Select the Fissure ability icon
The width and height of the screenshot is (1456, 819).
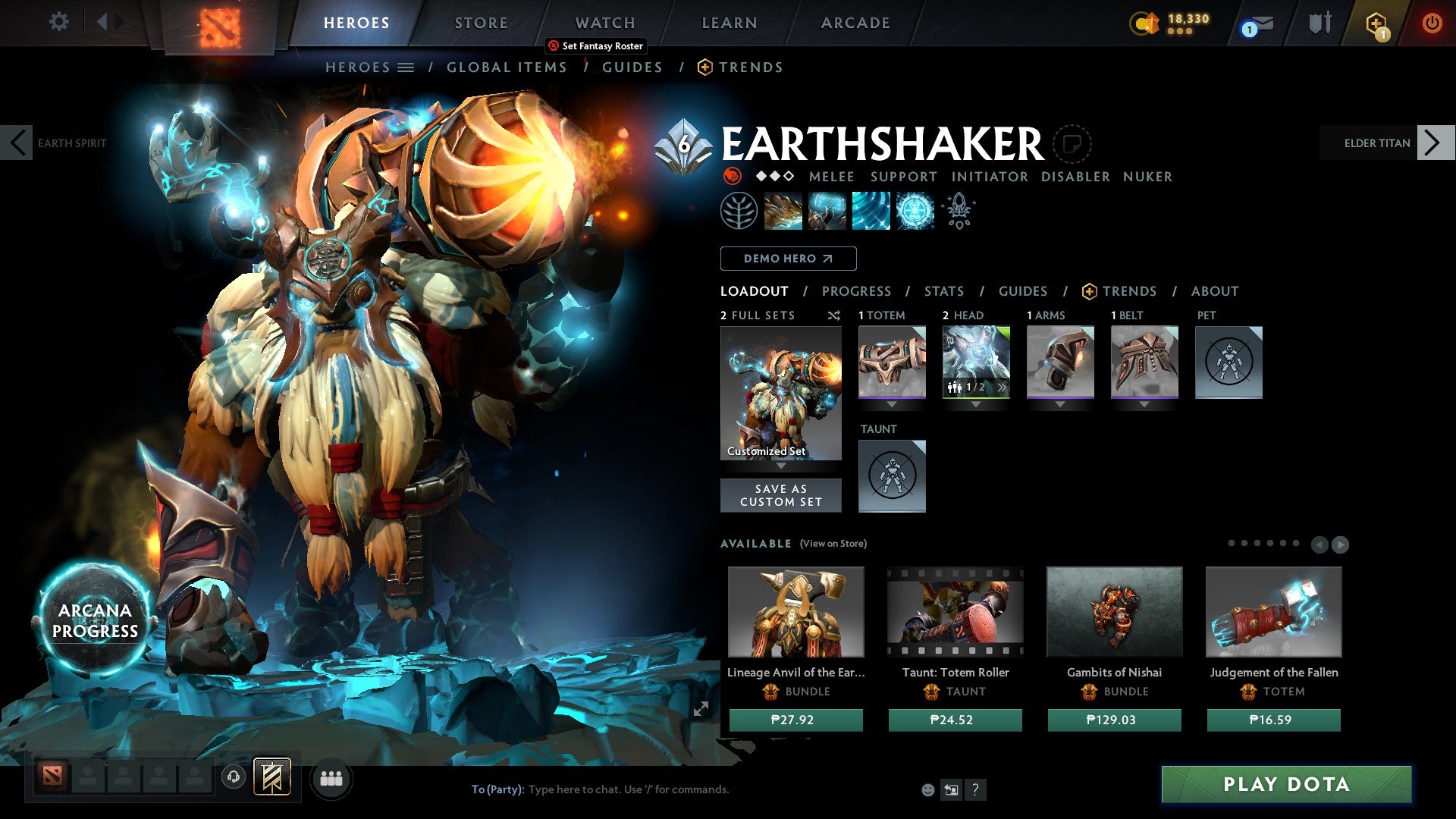point(783,209)
